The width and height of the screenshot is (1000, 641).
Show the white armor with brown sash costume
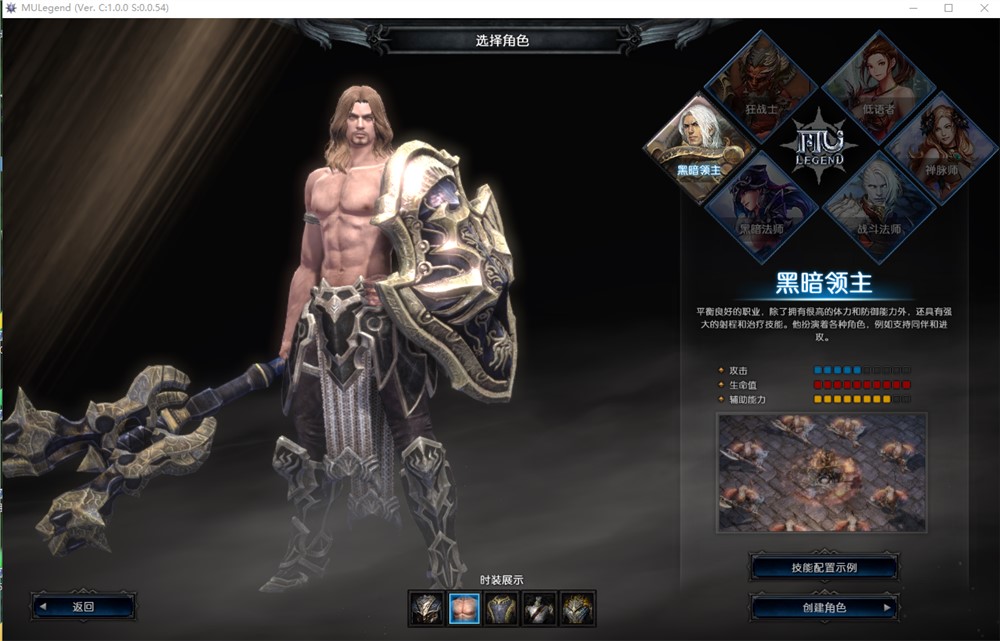pos(539,607)
